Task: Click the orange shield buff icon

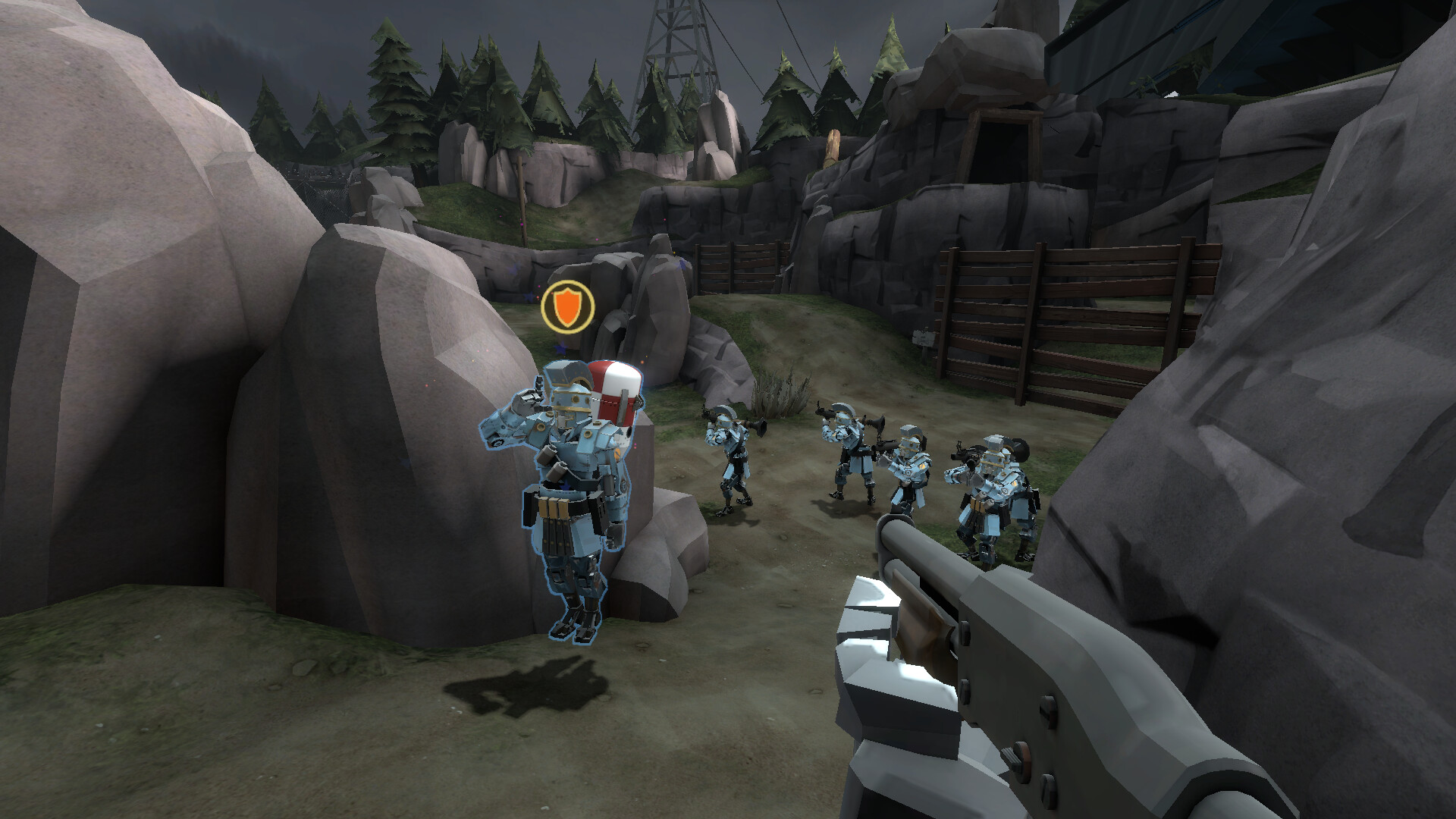Action: pyautogui.click(x=566, y=305)
